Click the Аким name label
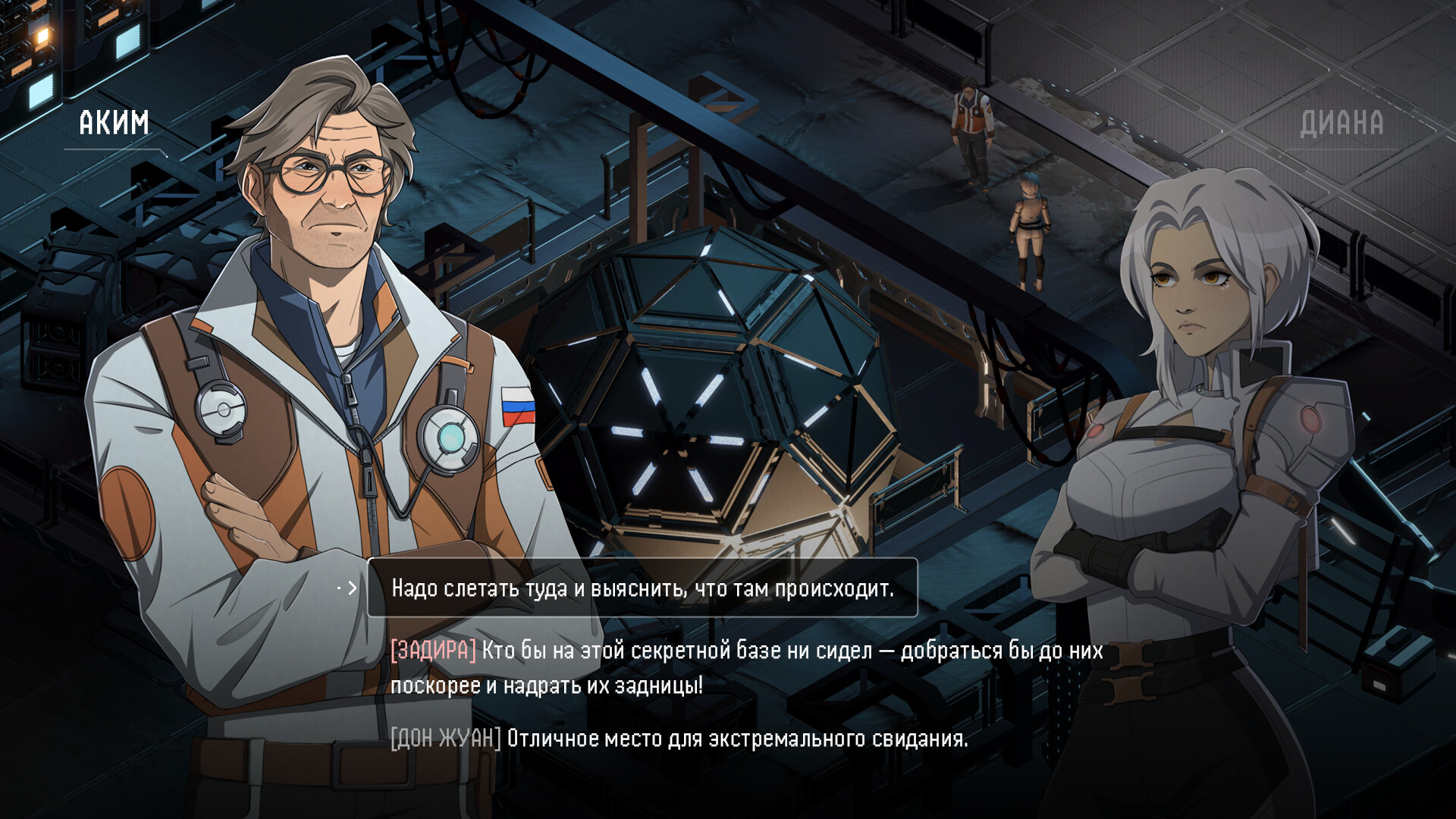Image resolution: width=1456 pixels, height=819 pixels. 112,121
